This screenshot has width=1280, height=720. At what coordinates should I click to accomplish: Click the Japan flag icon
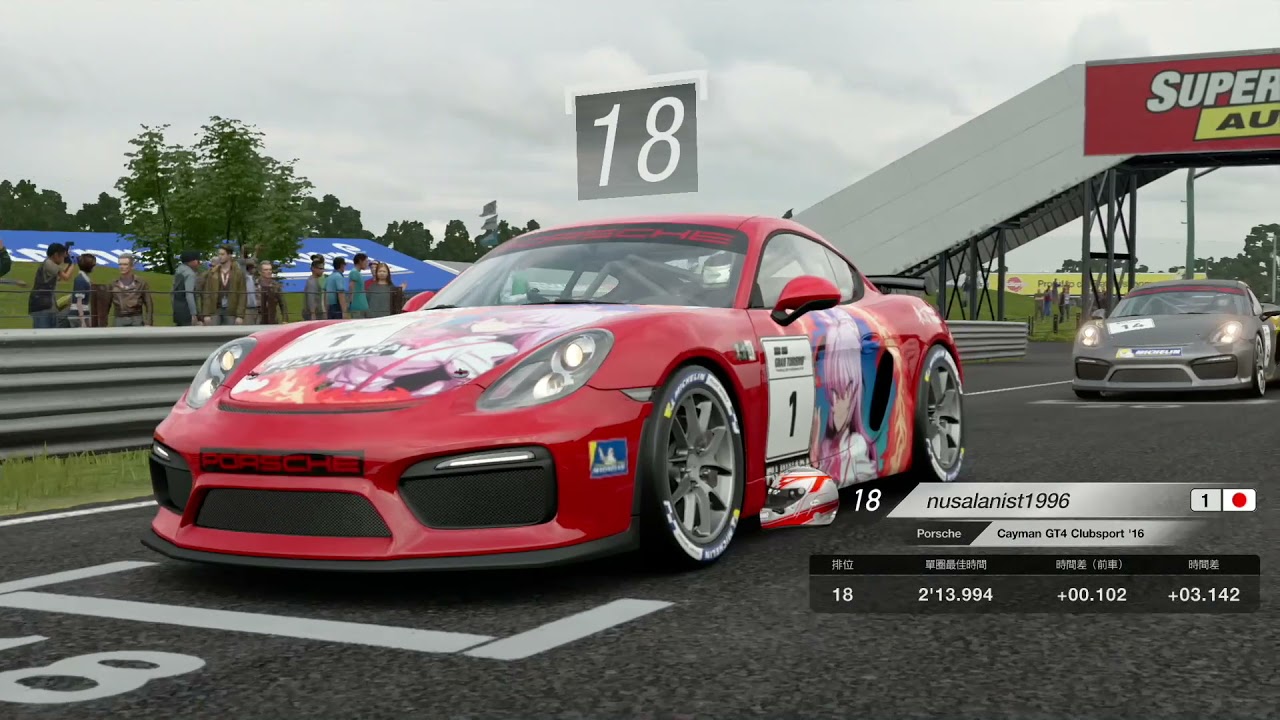pos(1238,500)
